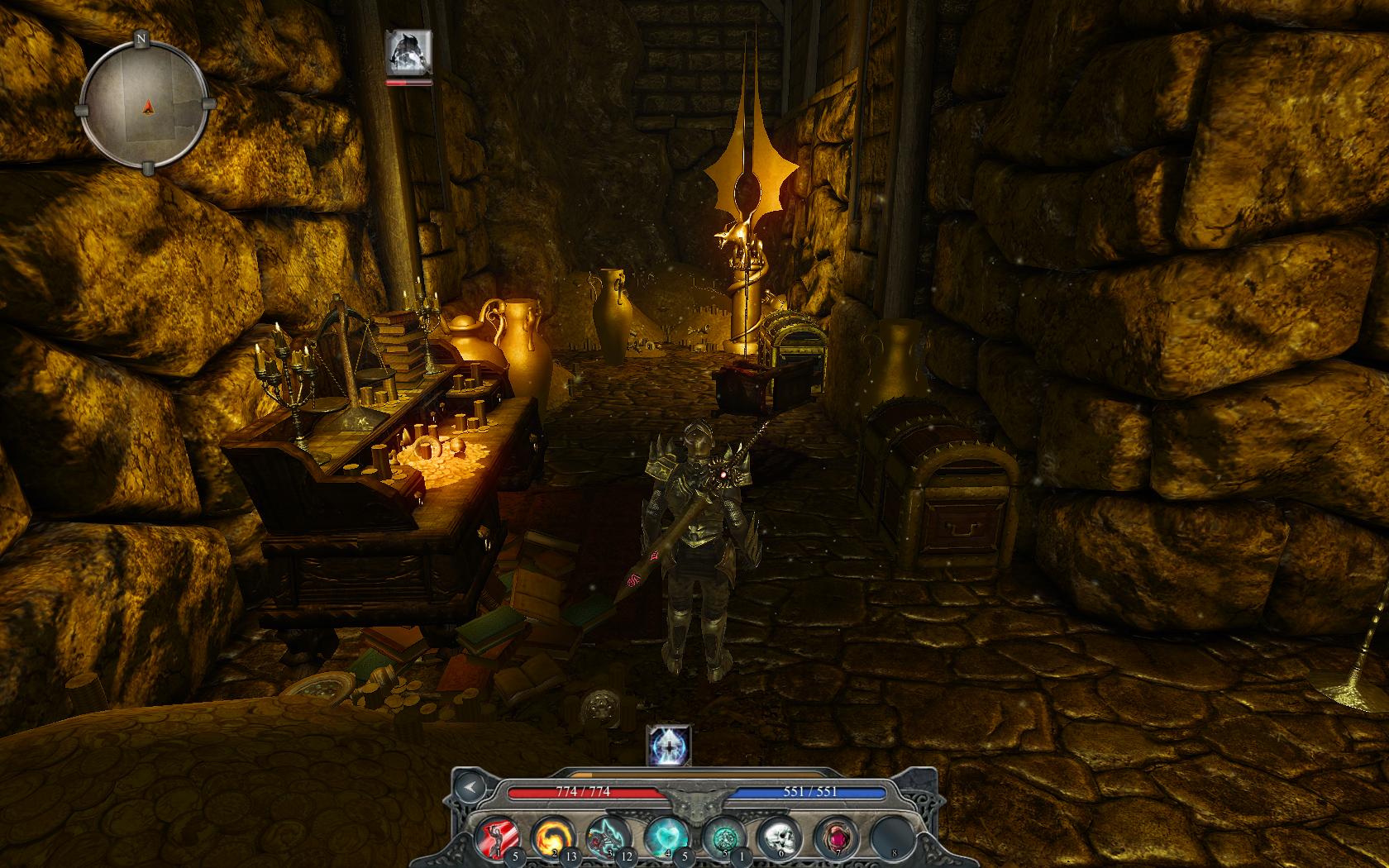Select the summoned creature portrait
Screen dimensions: 1389x868
tap(408, 51)
